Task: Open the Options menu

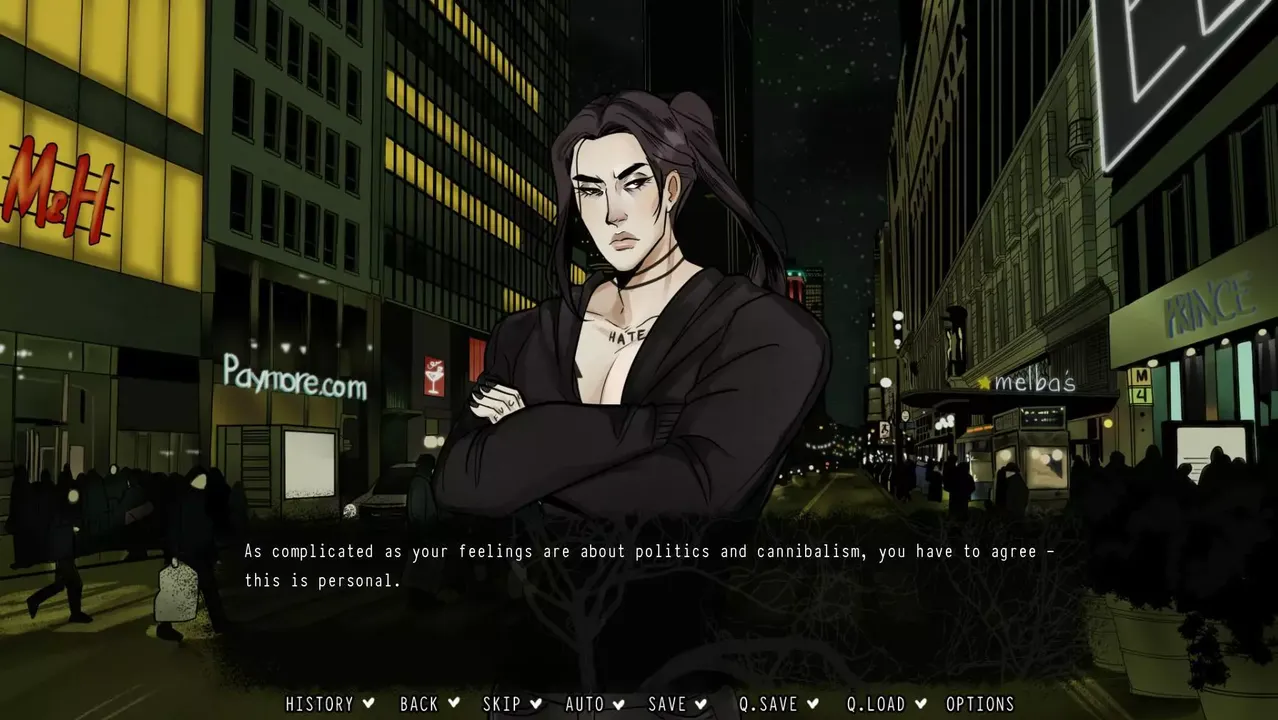Action: (x=980, y=704)
